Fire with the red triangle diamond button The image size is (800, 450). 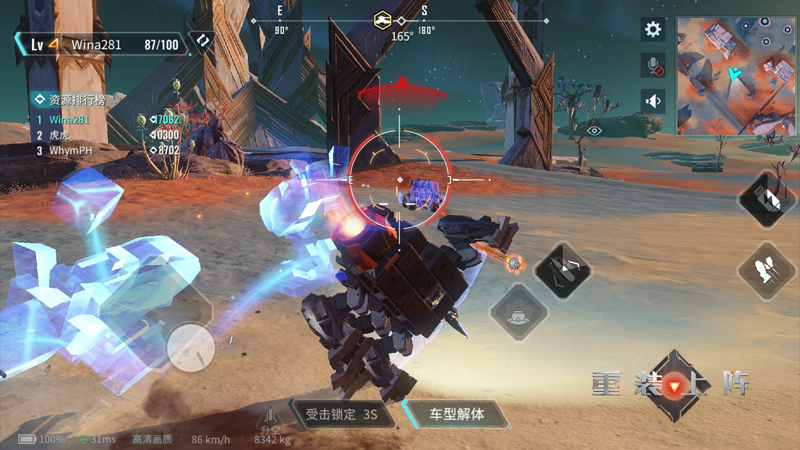click(677, 386)
